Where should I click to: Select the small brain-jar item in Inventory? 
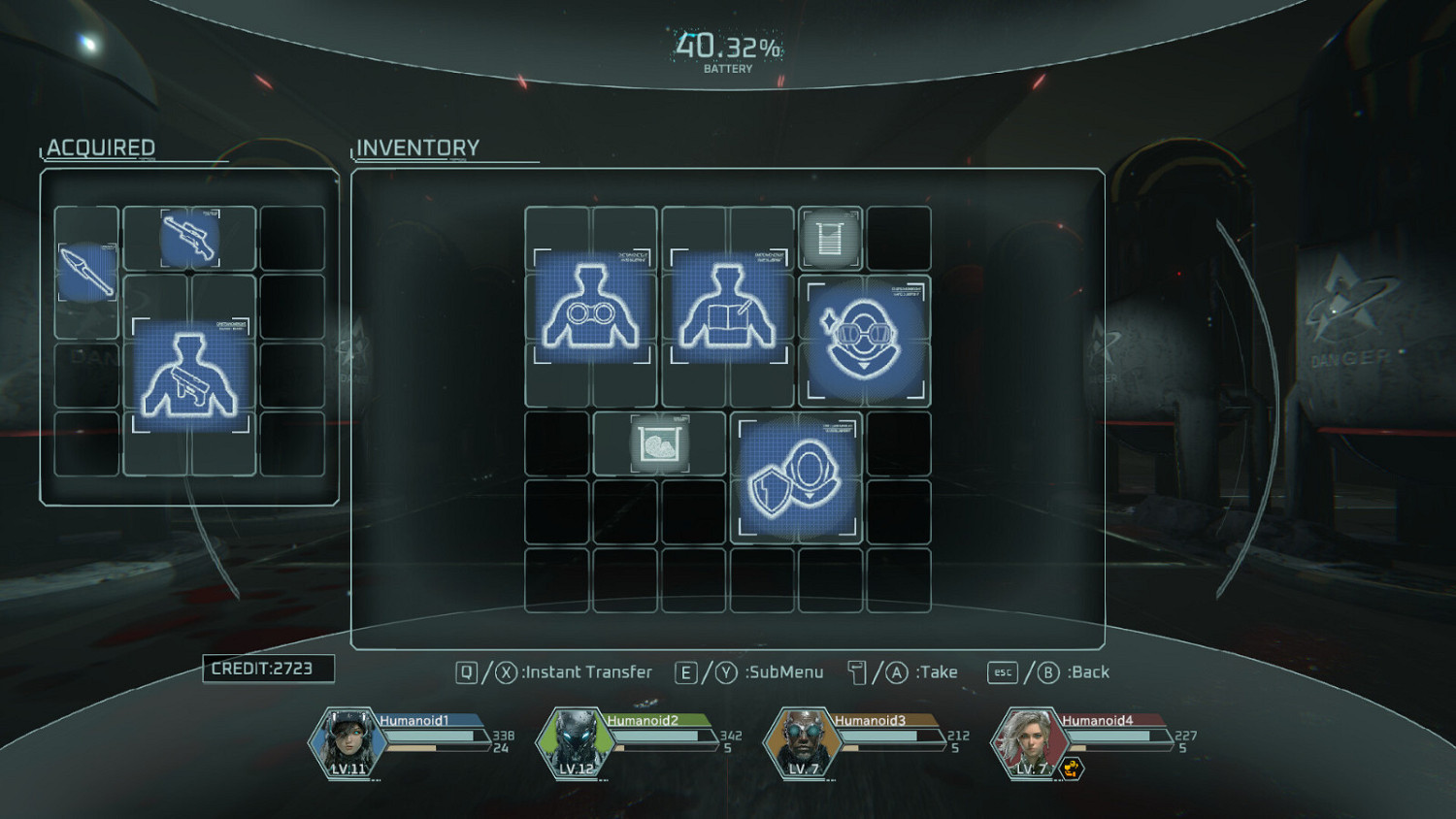point(660,442)
